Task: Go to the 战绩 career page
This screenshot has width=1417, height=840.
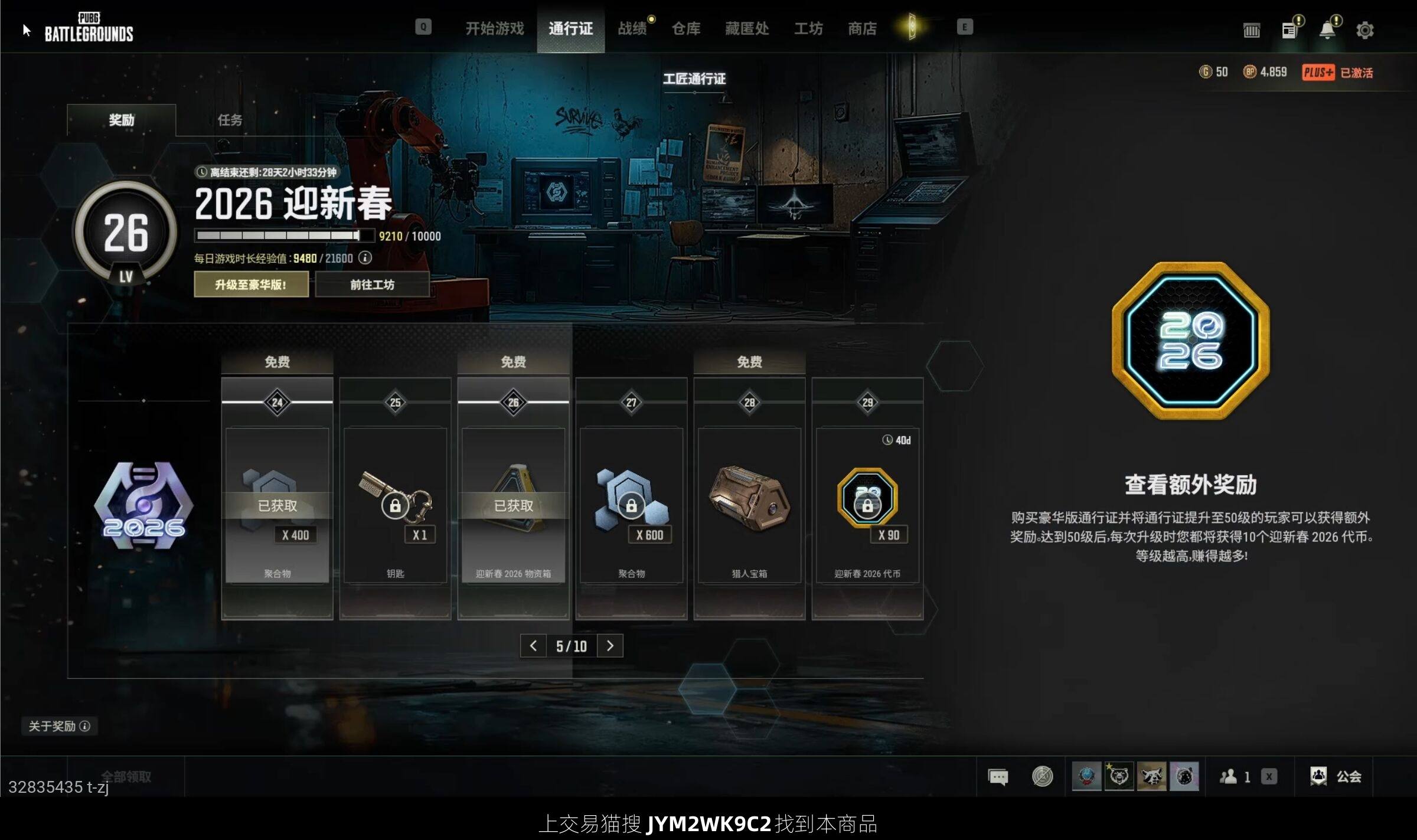Action: pos(632,28)
